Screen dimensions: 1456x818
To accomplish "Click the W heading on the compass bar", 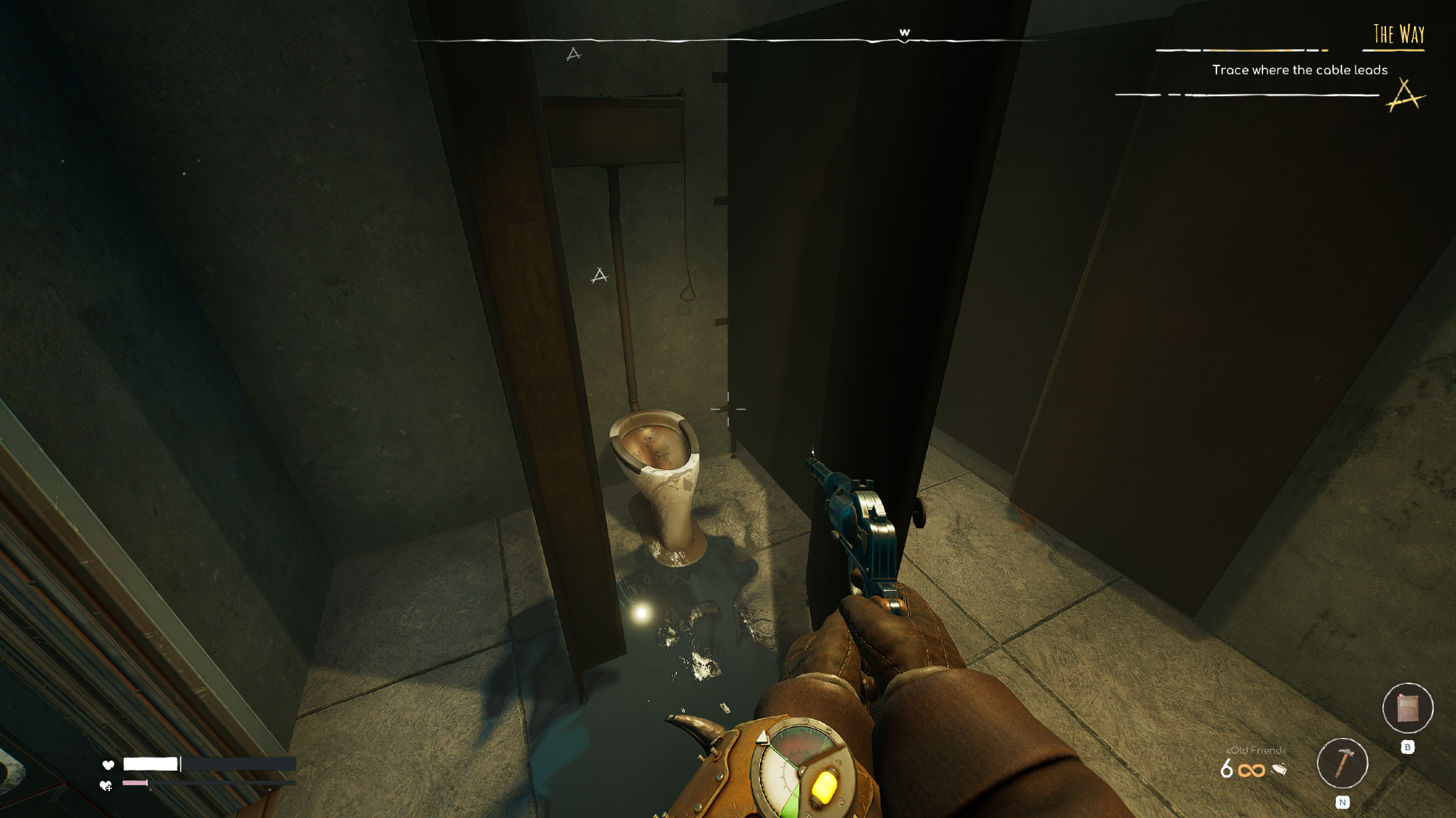I will [904, 33].
